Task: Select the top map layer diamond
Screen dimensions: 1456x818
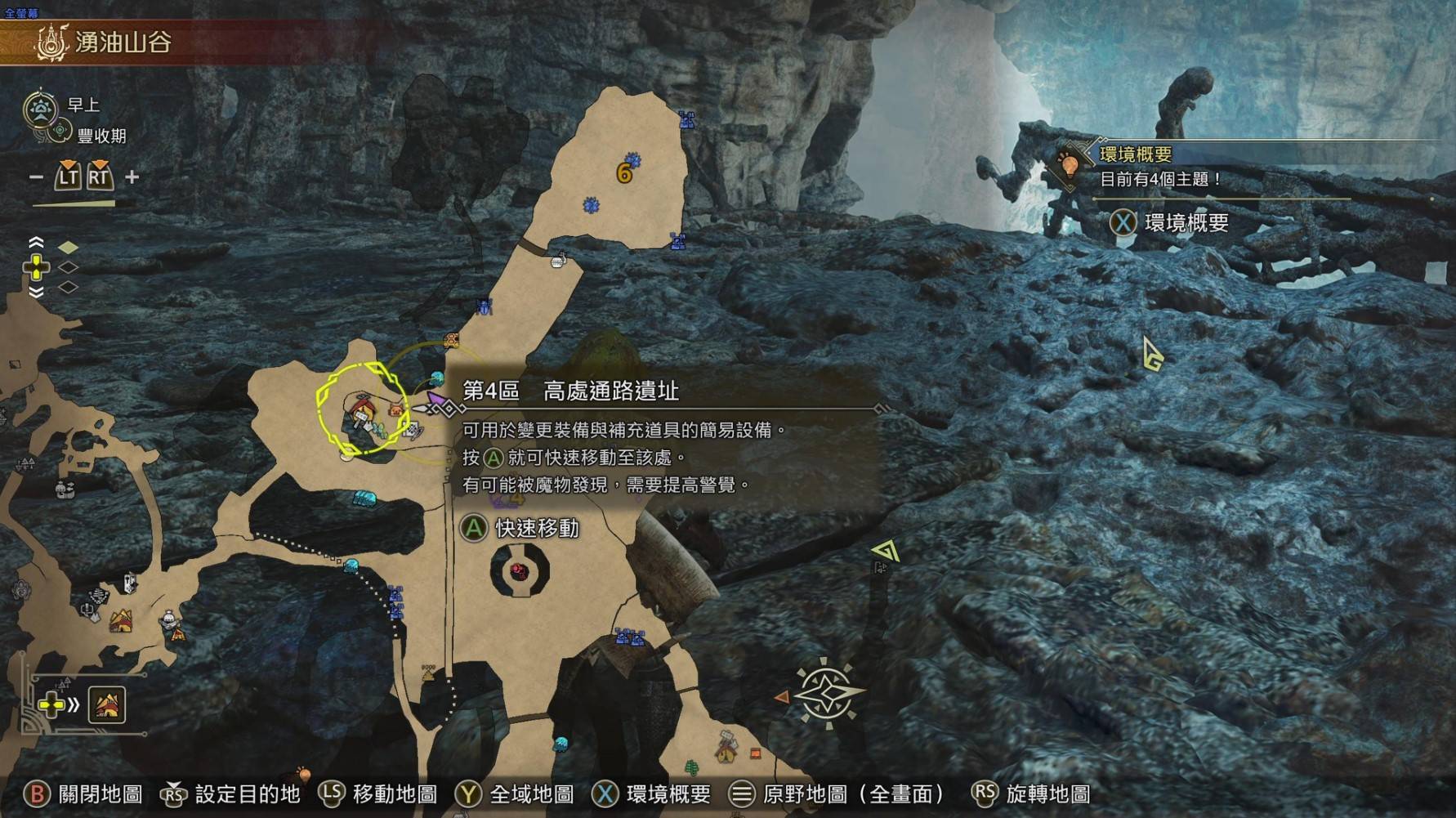Action: pyautogui.click(x=68, y=247)
